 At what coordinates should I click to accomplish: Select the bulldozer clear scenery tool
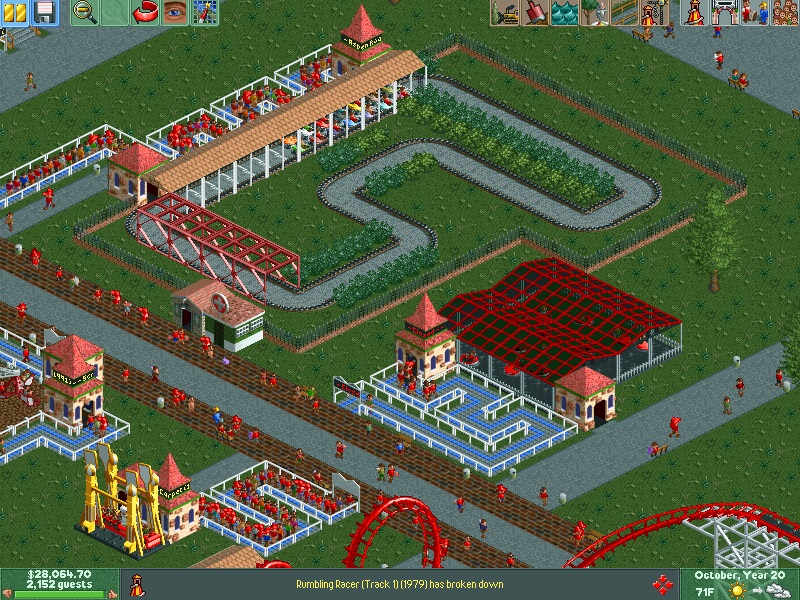coord(505,12)
